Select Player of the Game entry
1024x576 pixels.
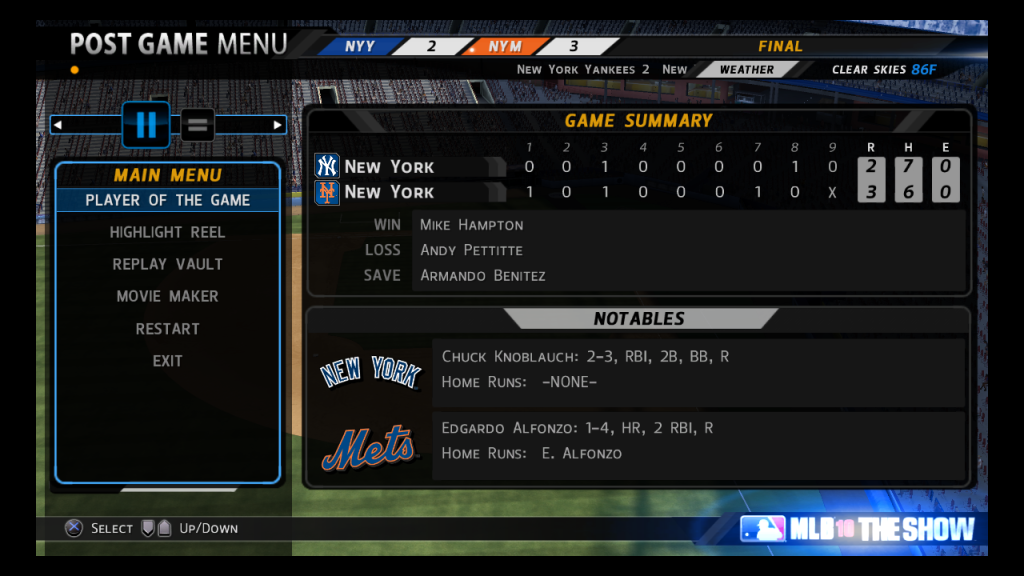[168, 200]
